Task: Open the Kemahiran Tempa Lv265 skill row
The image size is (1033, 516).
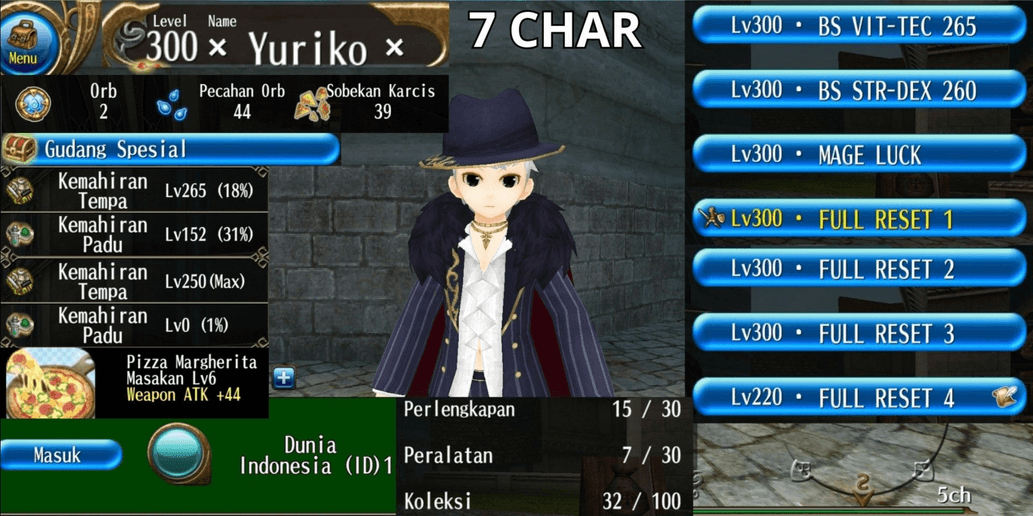Action: [135, 190]
